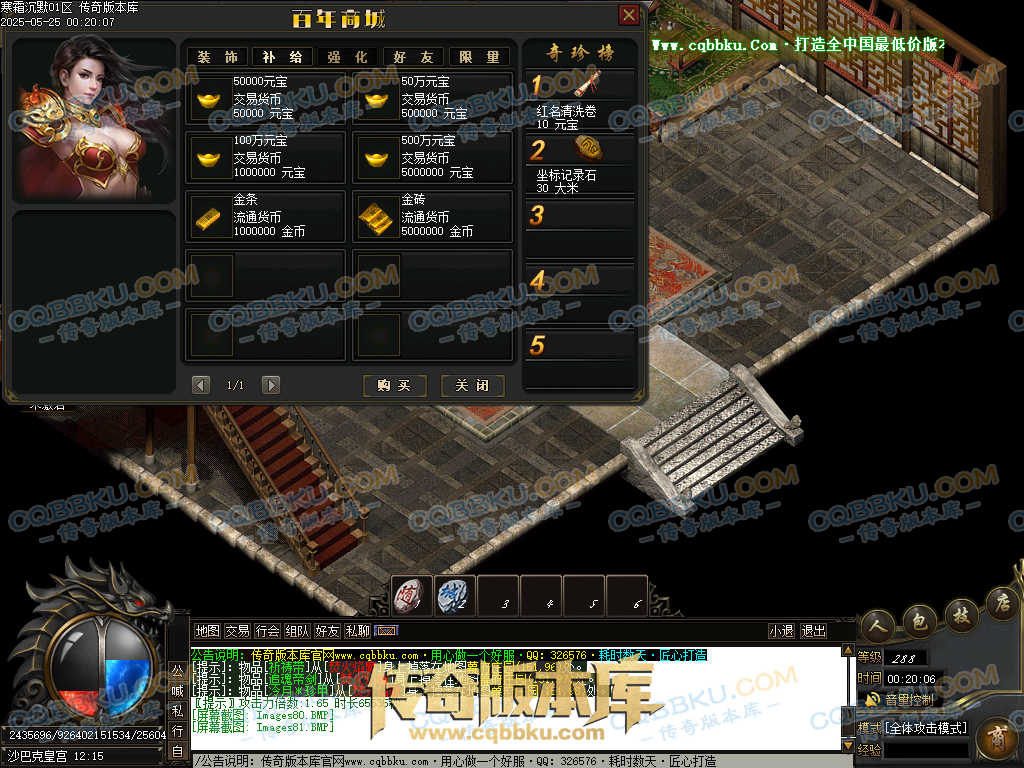This screenshot has width=1024, height=768.
Task: Open the 强化 shop tab
Action: (347, 57)
